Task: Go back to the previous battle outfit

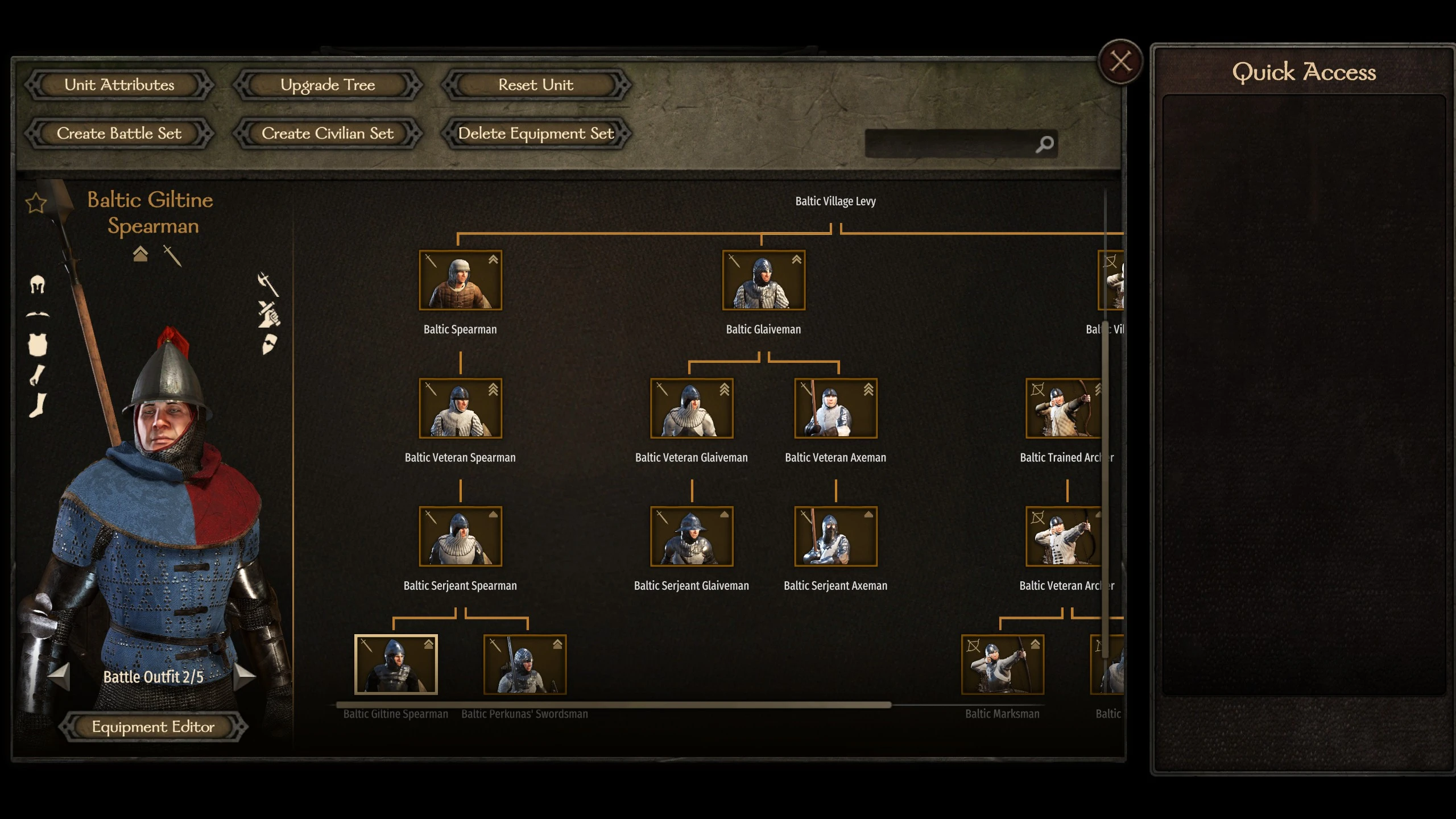Action: (59, 676)
